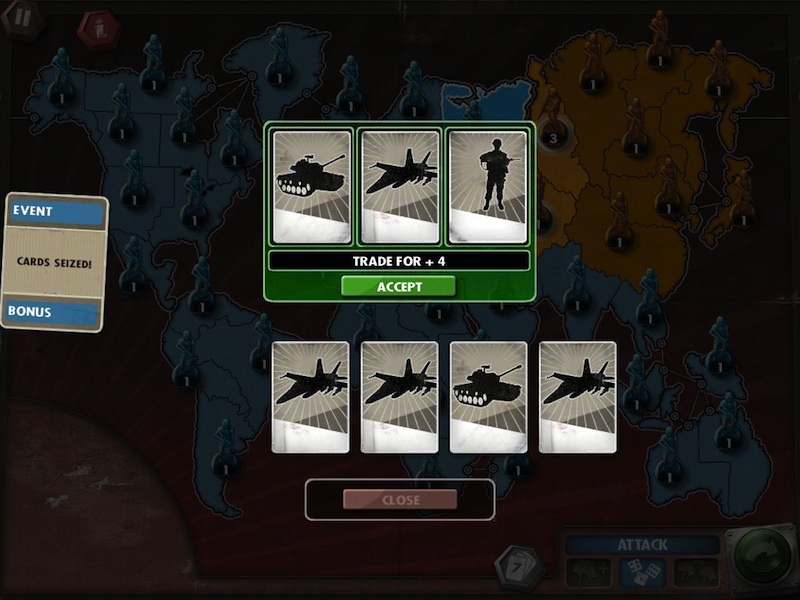Open the Event section header
The height and width of the screenshot is (600, 800).
coord(55,212)
